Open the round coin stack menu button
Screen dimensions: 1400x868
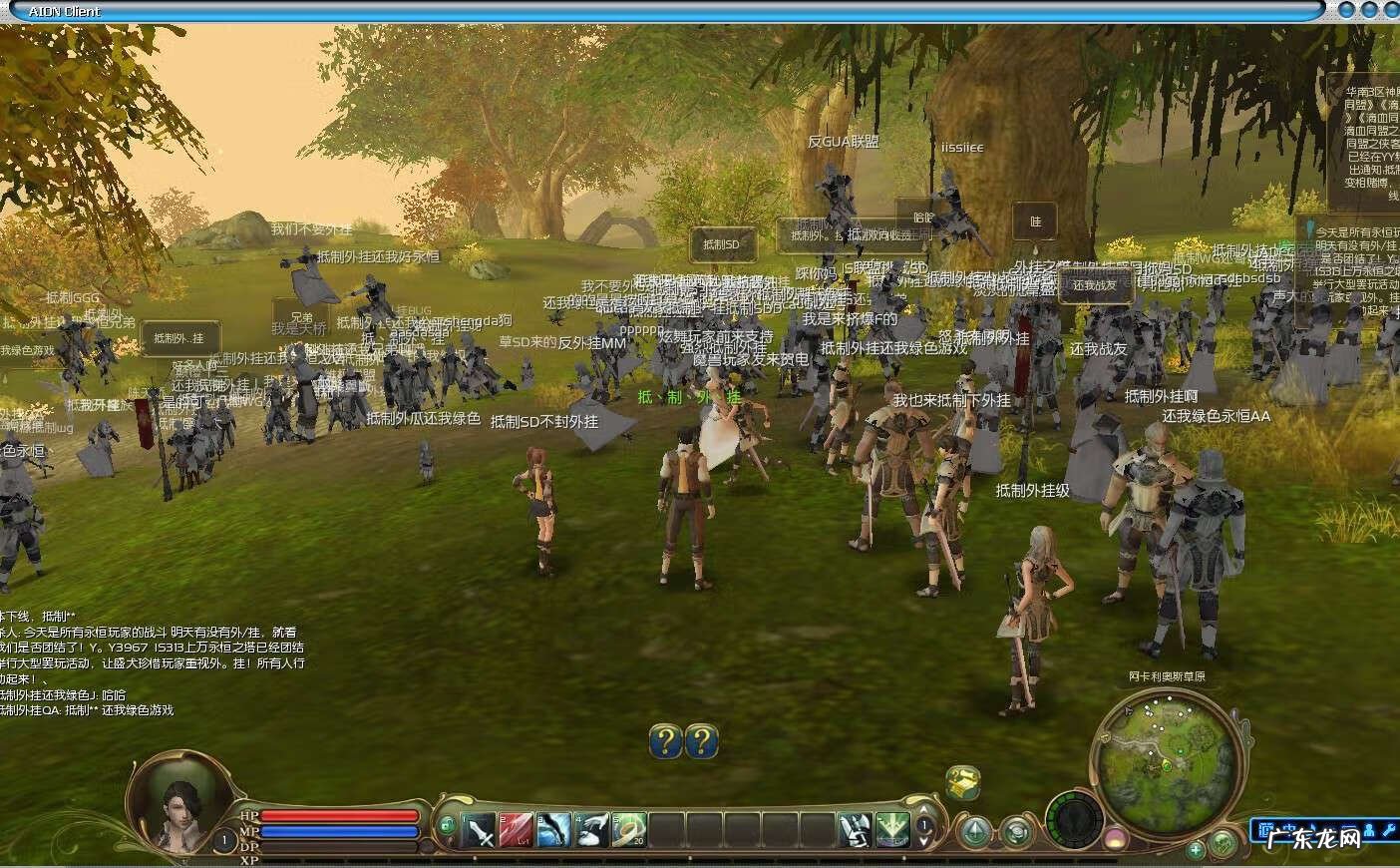pos(1016,831)
